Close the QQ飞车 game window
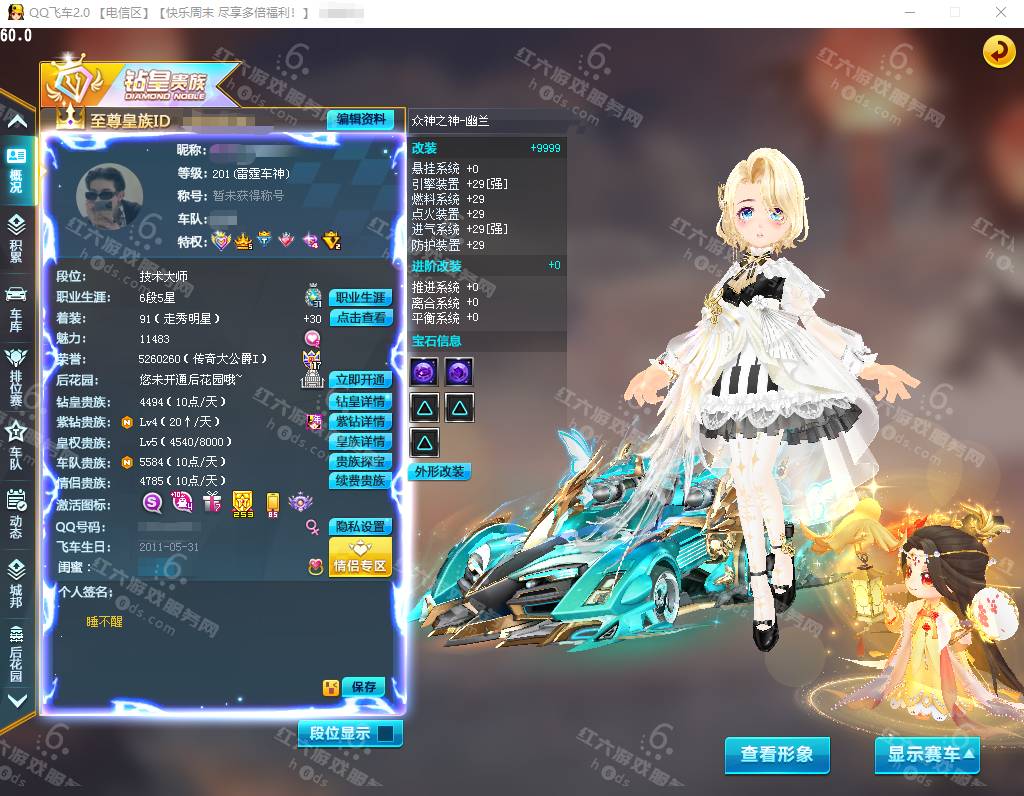The height and width of the screenshot is (796, 1024). pos(1001,13)
